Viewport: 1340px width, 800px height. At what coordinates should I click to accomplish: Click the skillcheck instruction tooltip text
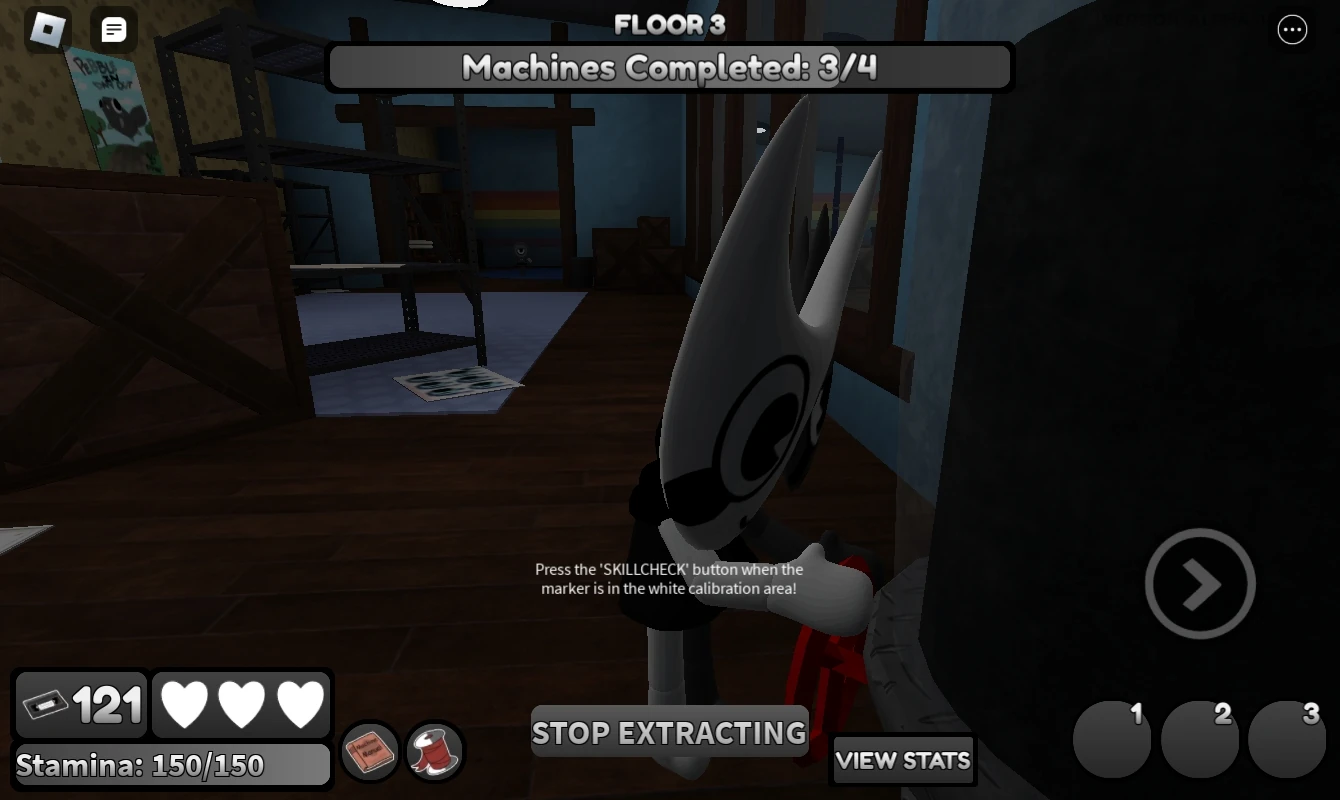669,579
